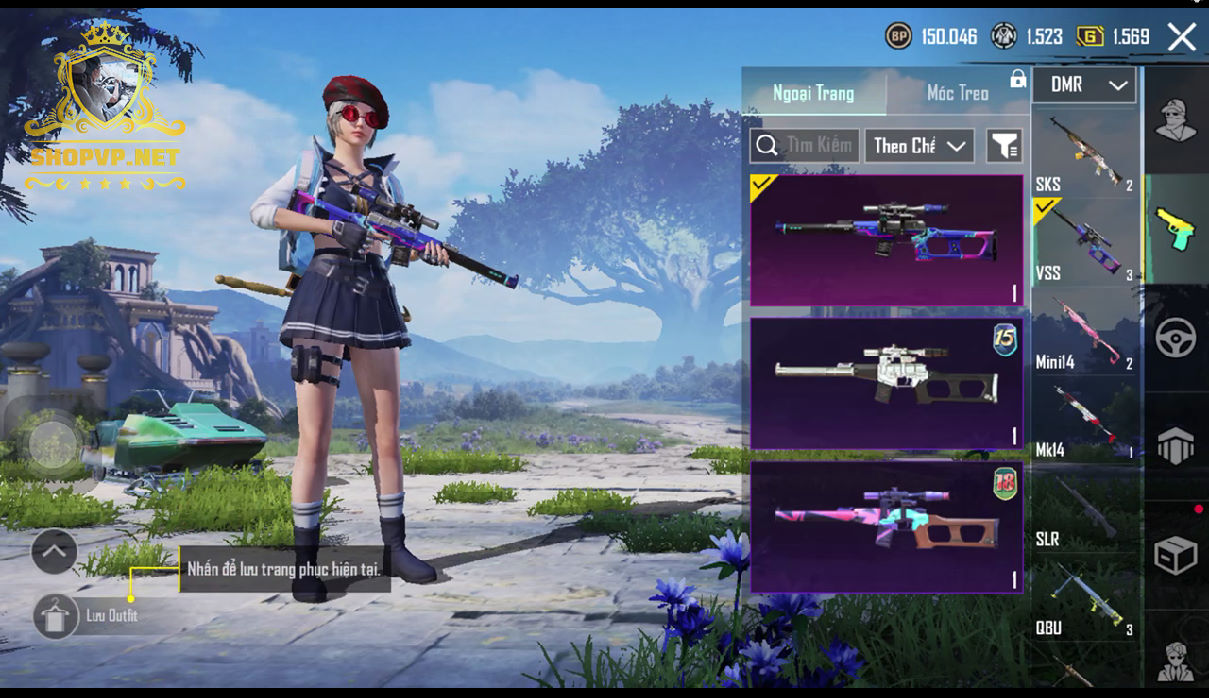Choose Mini14 from the weapon list
1209x698 pixels.
(x=1085, y=333)
